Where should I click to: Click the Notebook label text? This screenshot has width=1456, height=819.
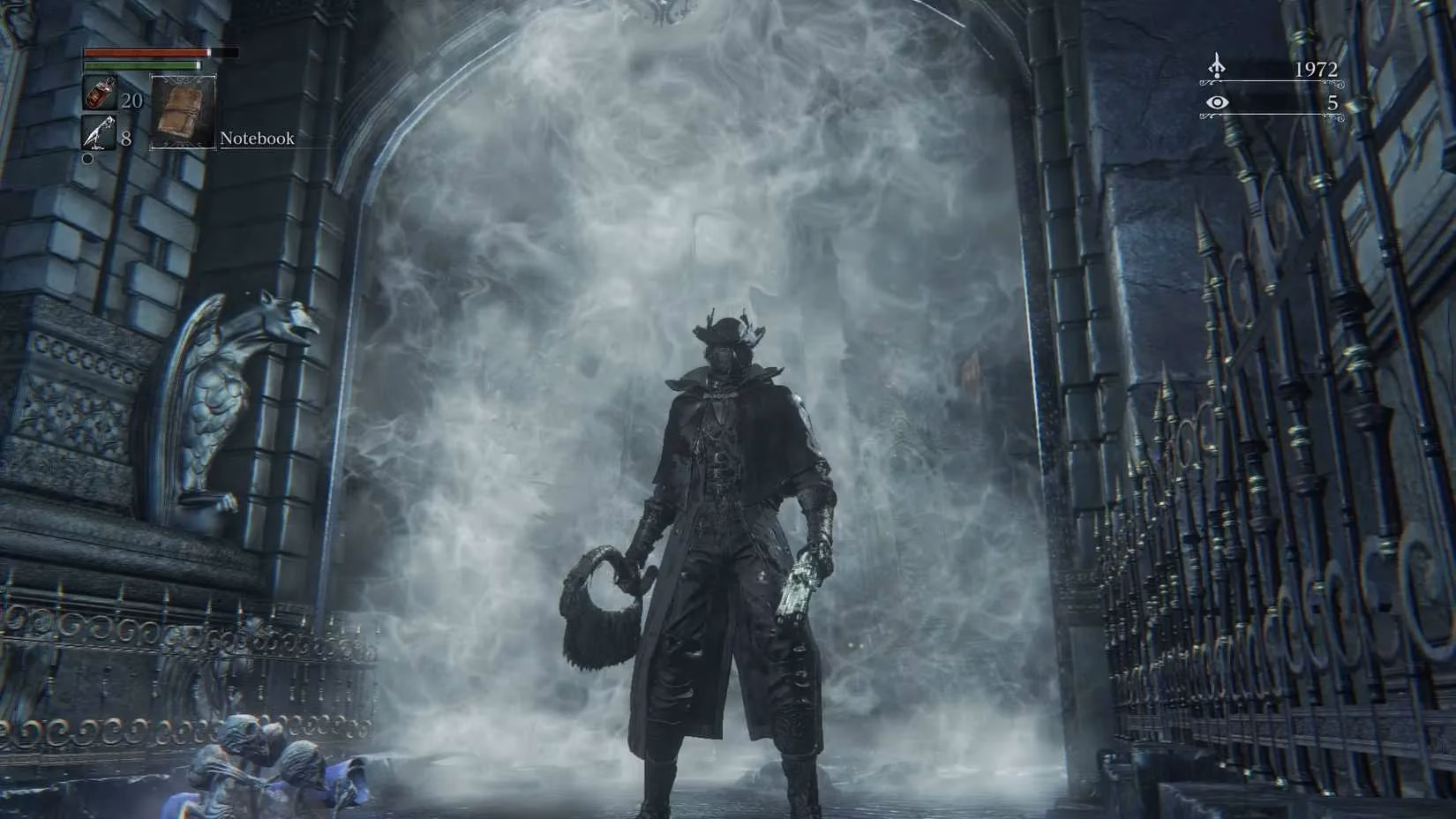coord(256,139)
